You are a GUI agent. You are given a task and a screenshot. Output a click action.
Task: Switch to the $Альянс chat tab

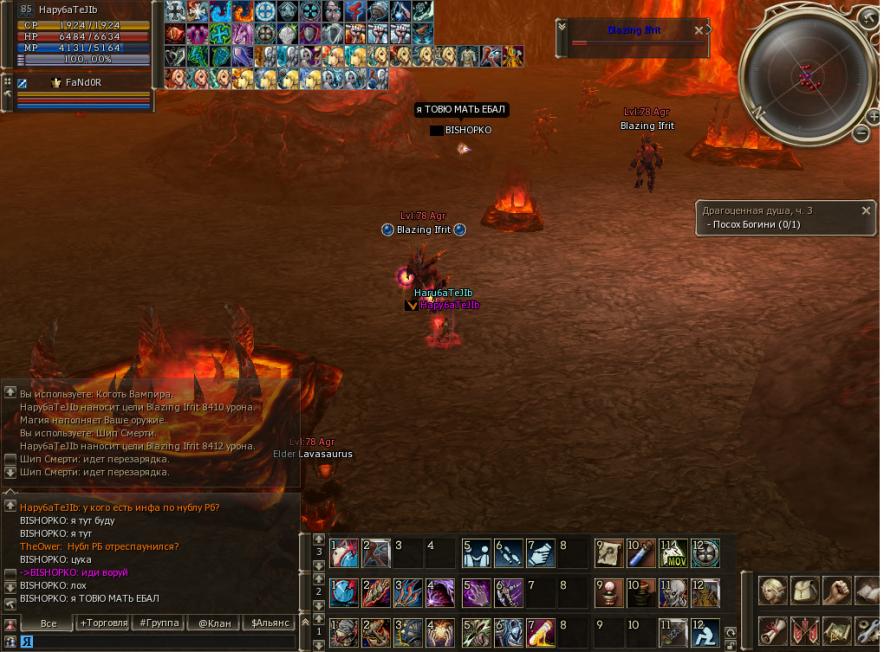point(269,623)
